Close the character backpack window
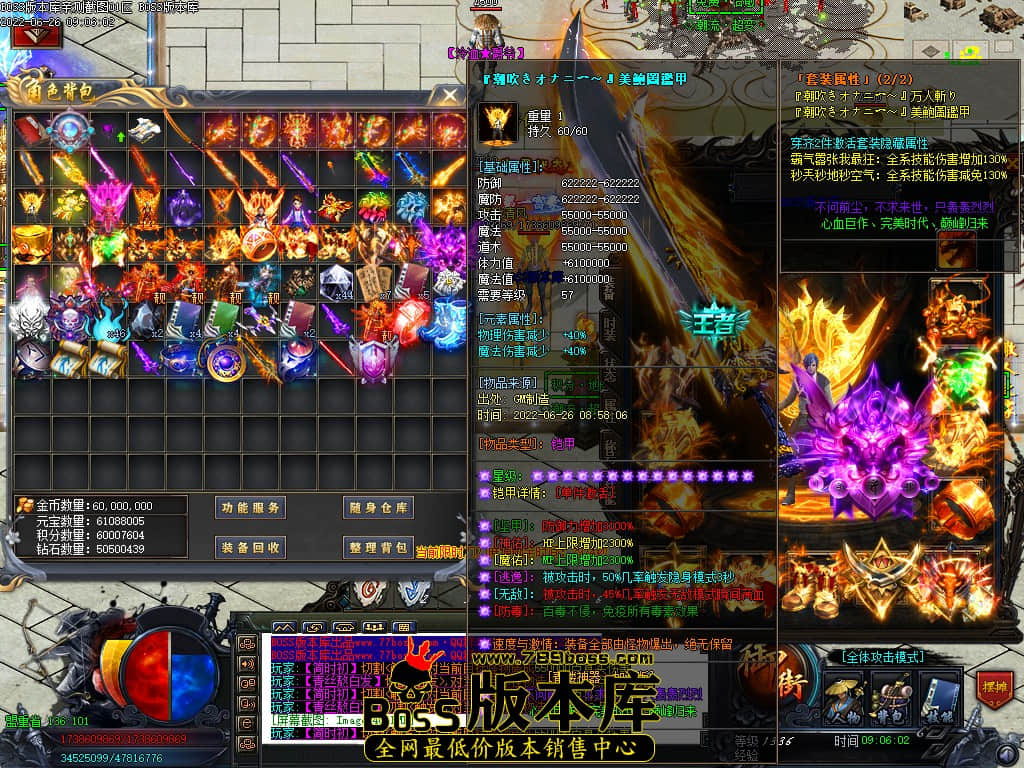Screen dimensions: 1024x768 tap(450, 95)
